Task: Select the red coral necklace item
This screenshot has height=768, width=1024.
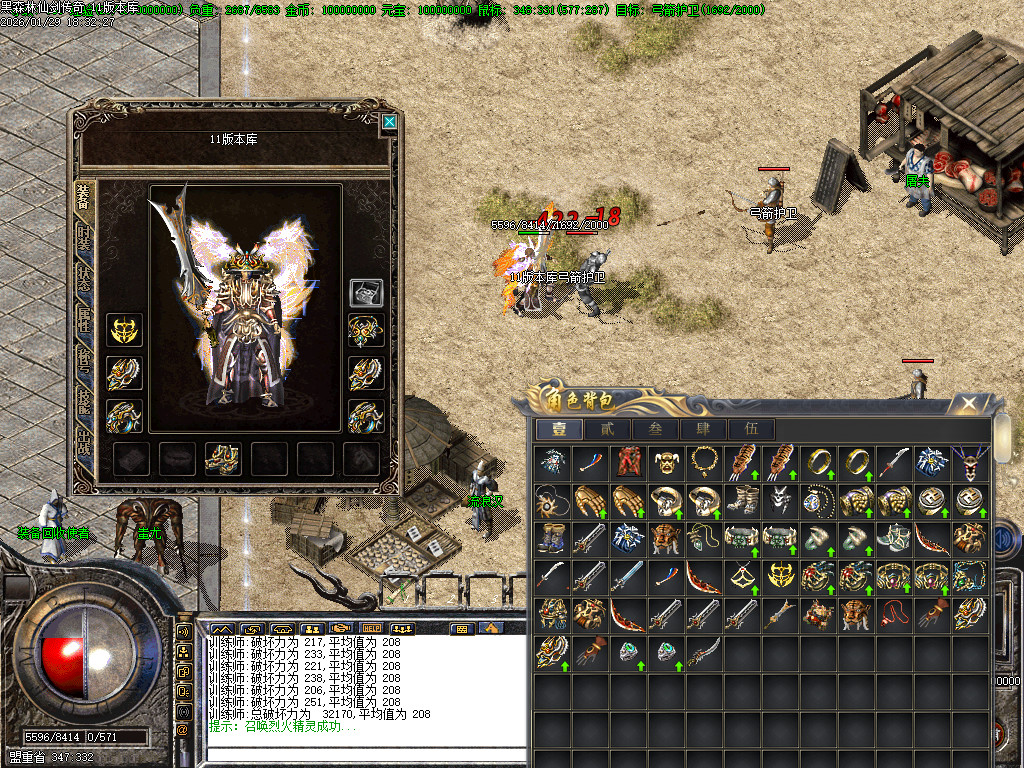Action: tap(893, 614)
